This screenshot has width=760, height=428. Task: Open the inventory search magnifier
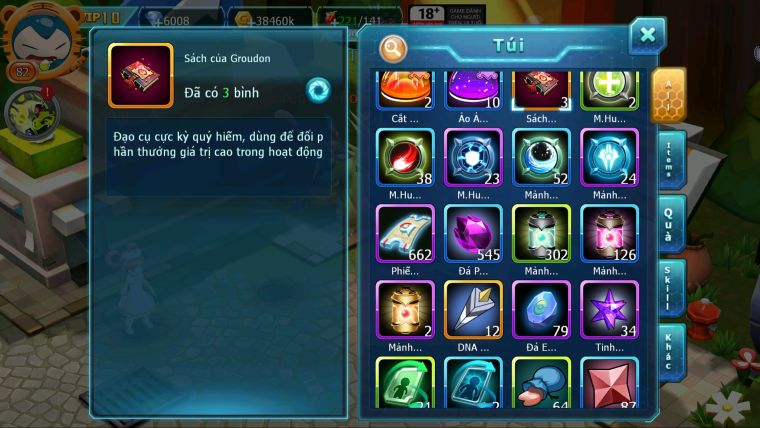pyautogui.click(x=394, y=47)
